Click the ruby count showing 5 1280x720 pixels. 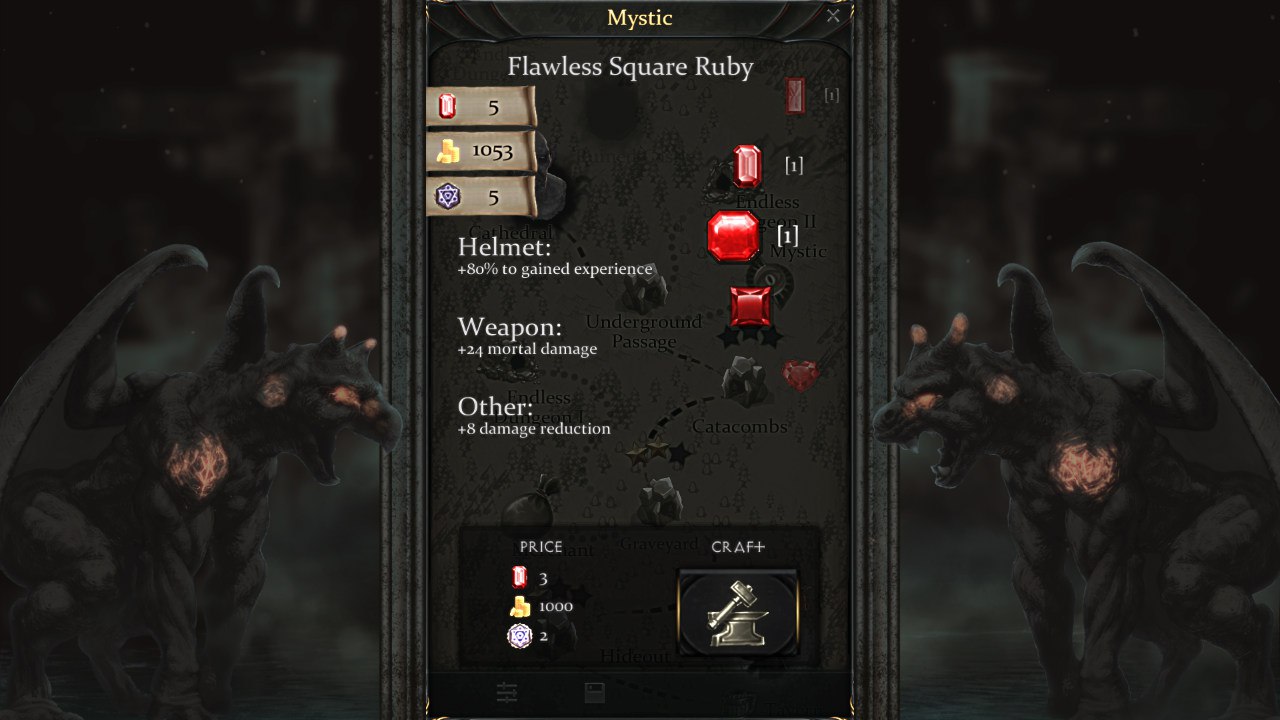coord(492,107)
